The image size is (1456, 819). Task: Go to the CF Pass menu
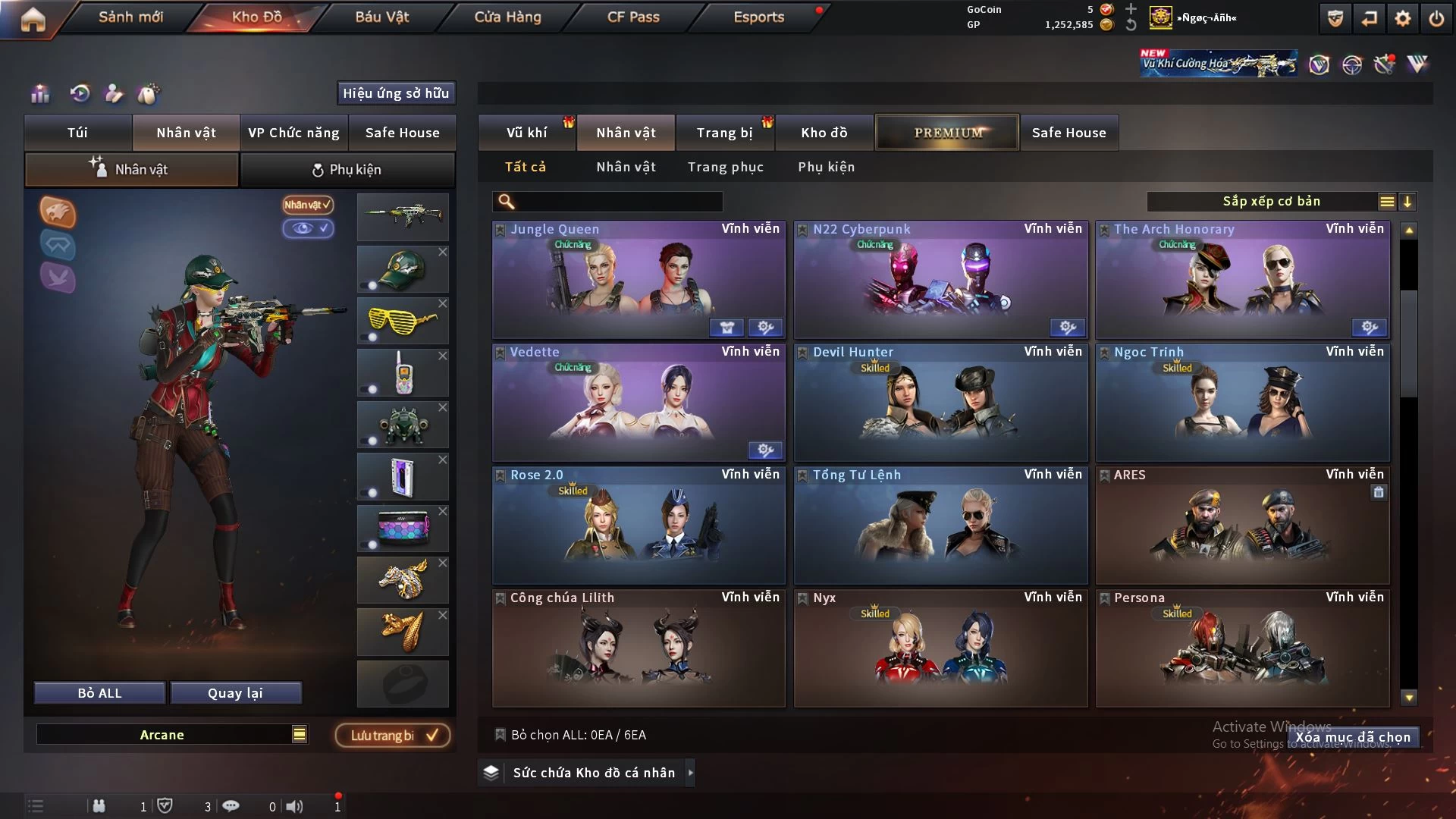tap(633, 17)
